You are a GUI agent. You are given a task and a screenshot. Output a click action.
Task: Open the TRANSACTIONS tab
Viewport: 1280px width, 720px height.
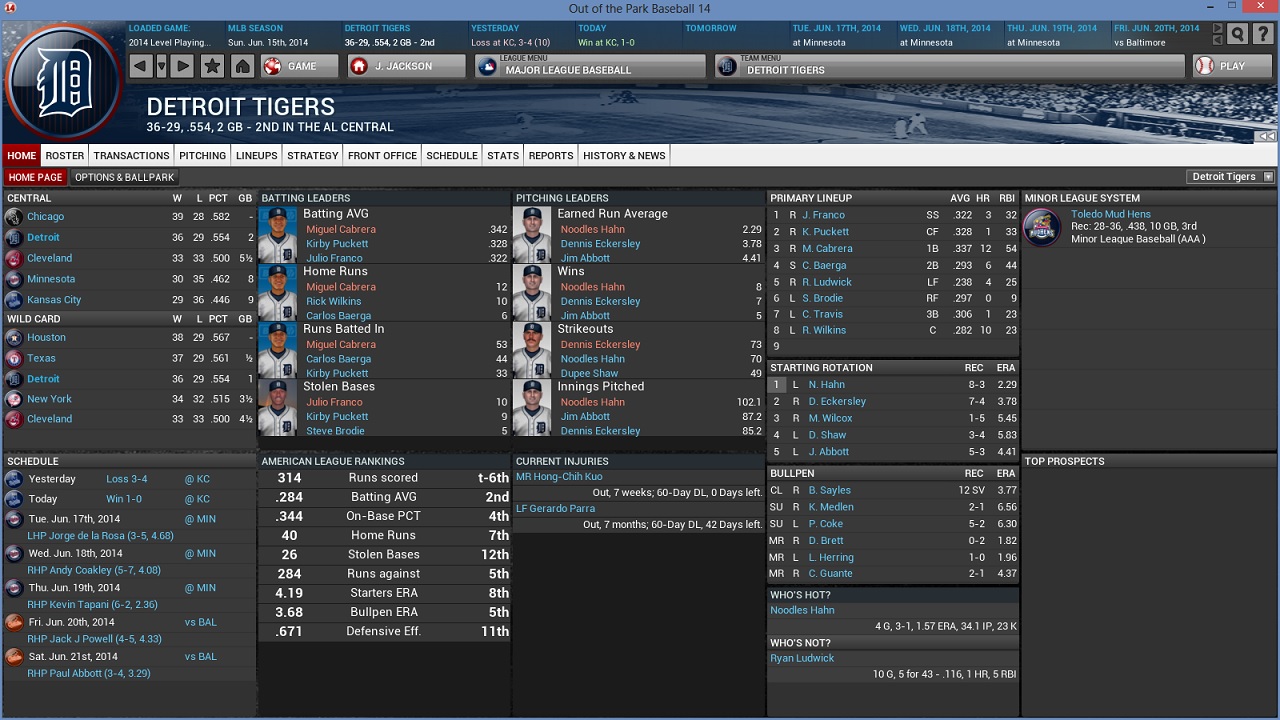coord(132,155)
